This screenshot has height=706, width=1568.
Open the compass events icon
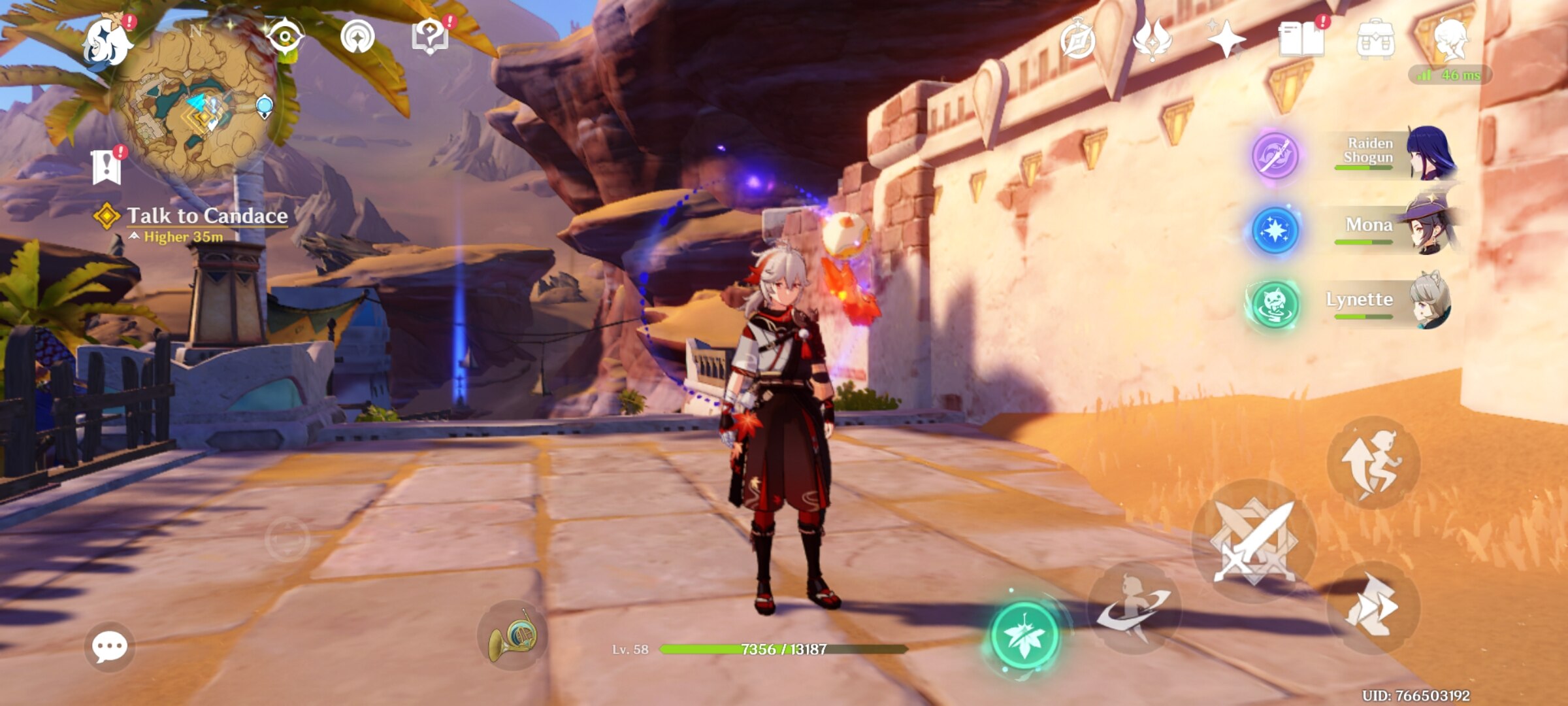(1077, 41)
